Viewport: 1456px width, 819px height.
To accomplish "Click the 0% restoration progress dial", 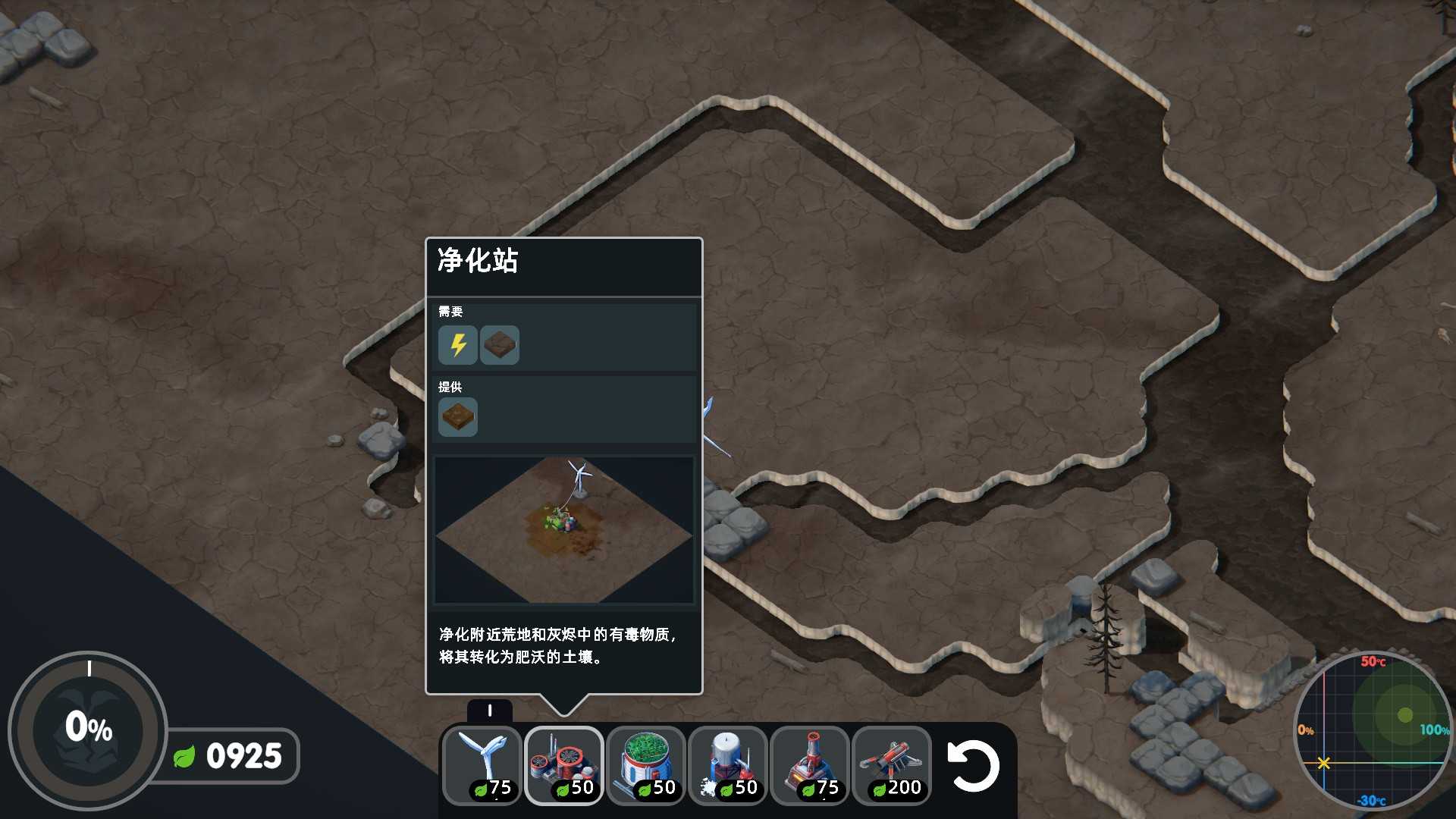I will (89, 730).
